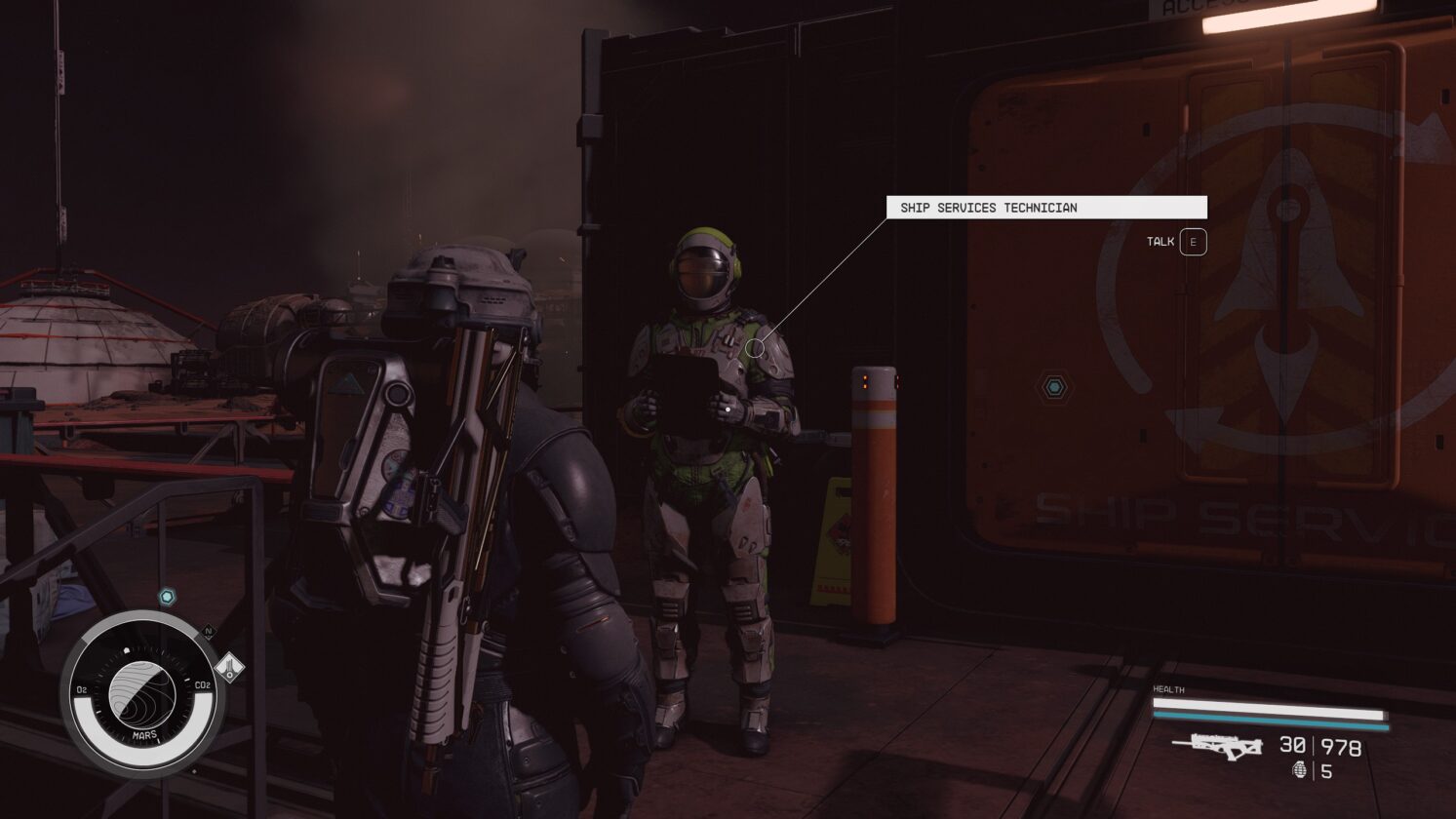The height and width of the screenshot is (819, 1456).
Task: Click the hexagonal marker above the compass
Action: click(x=167, y=596)
